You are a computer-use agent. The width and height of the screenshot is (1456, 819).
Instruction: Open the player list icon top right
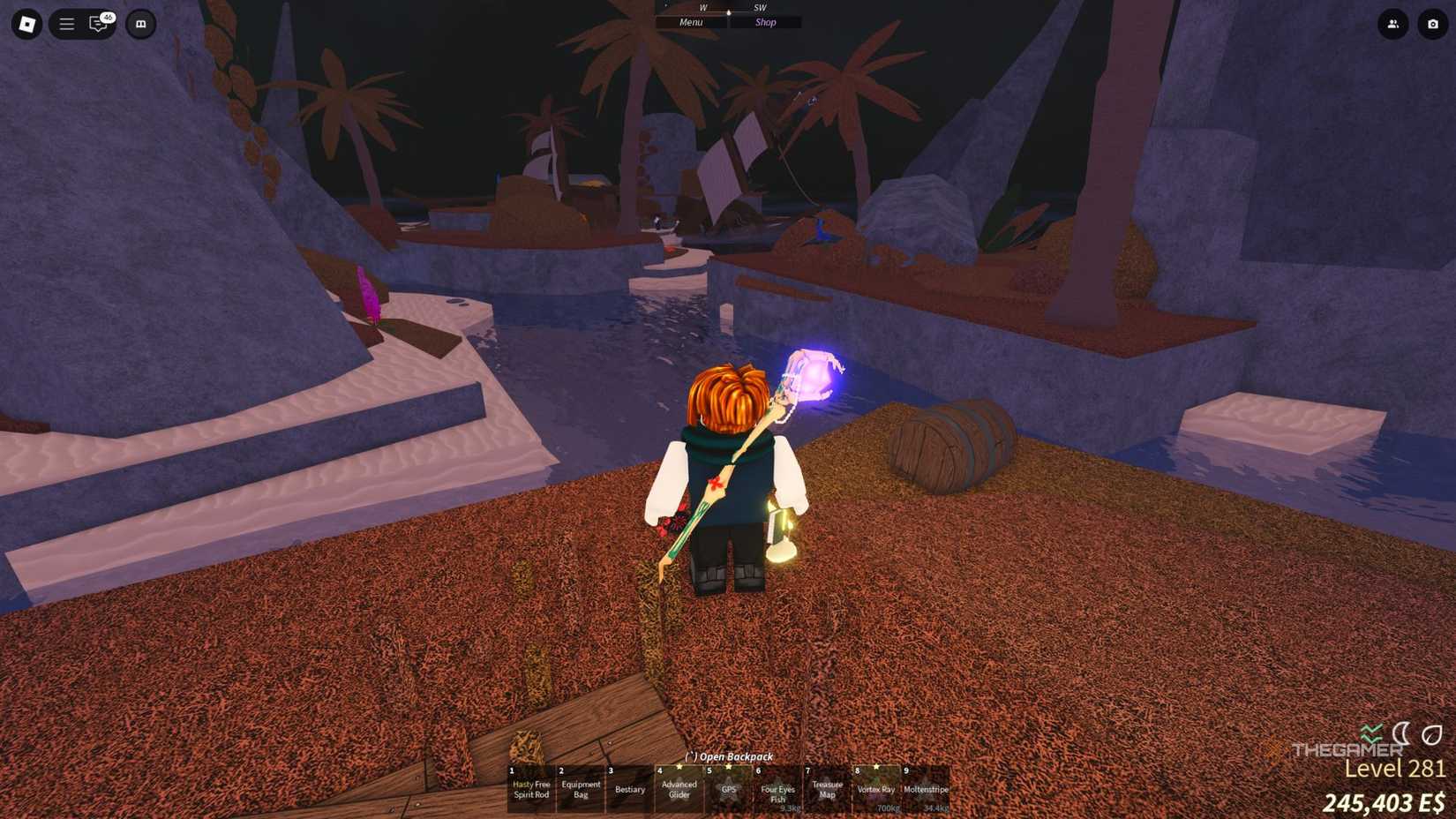(1392, 26)
